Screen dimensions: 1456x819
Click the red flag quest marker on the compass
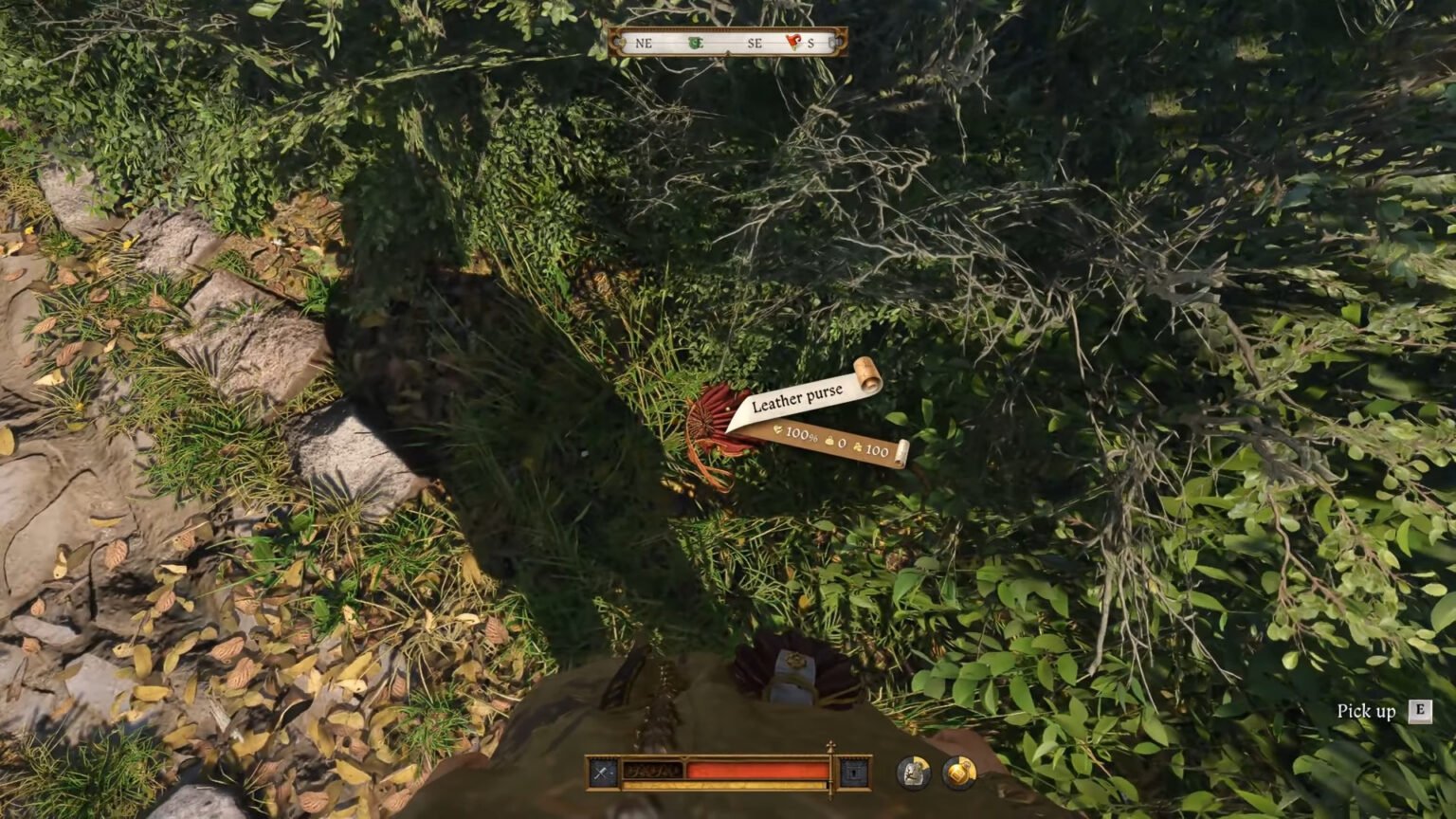click(794, 41)
